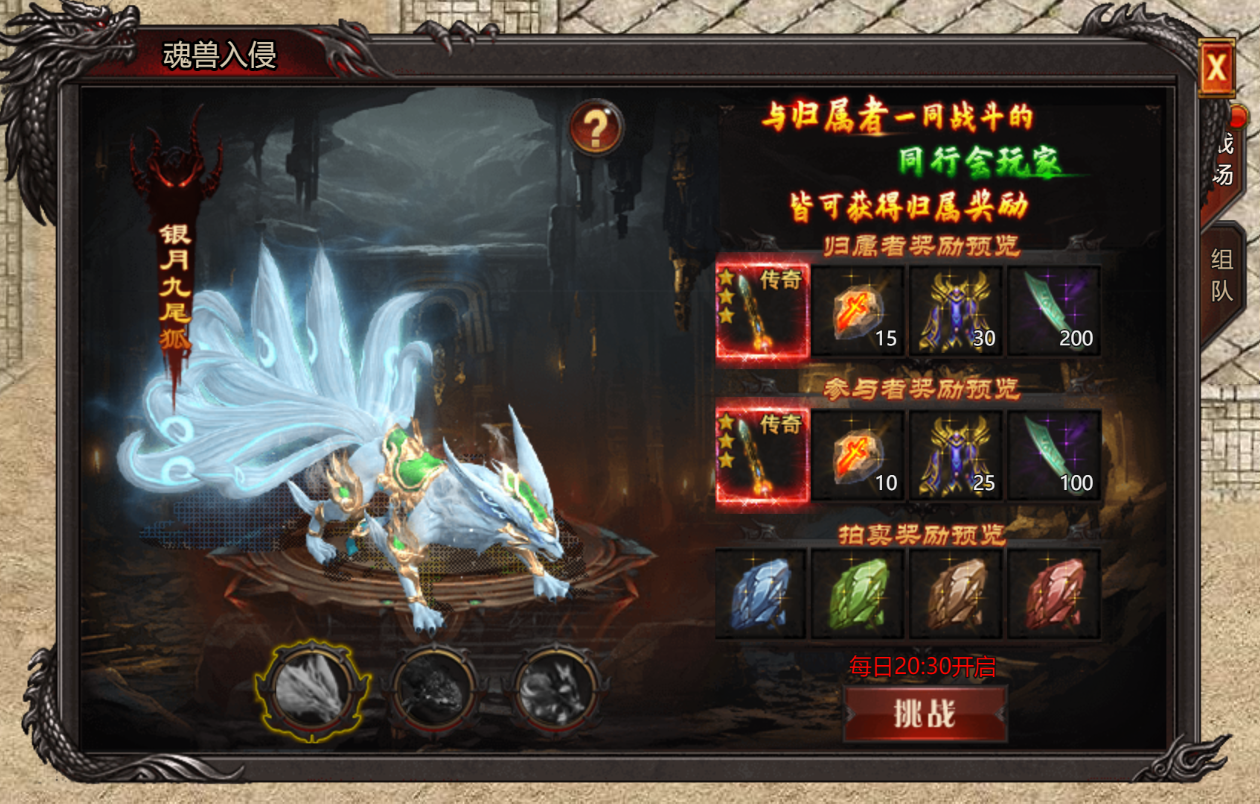Select the red crystal auction reward
This screenshot has width=1260, height=804.
pos(1053,594)
